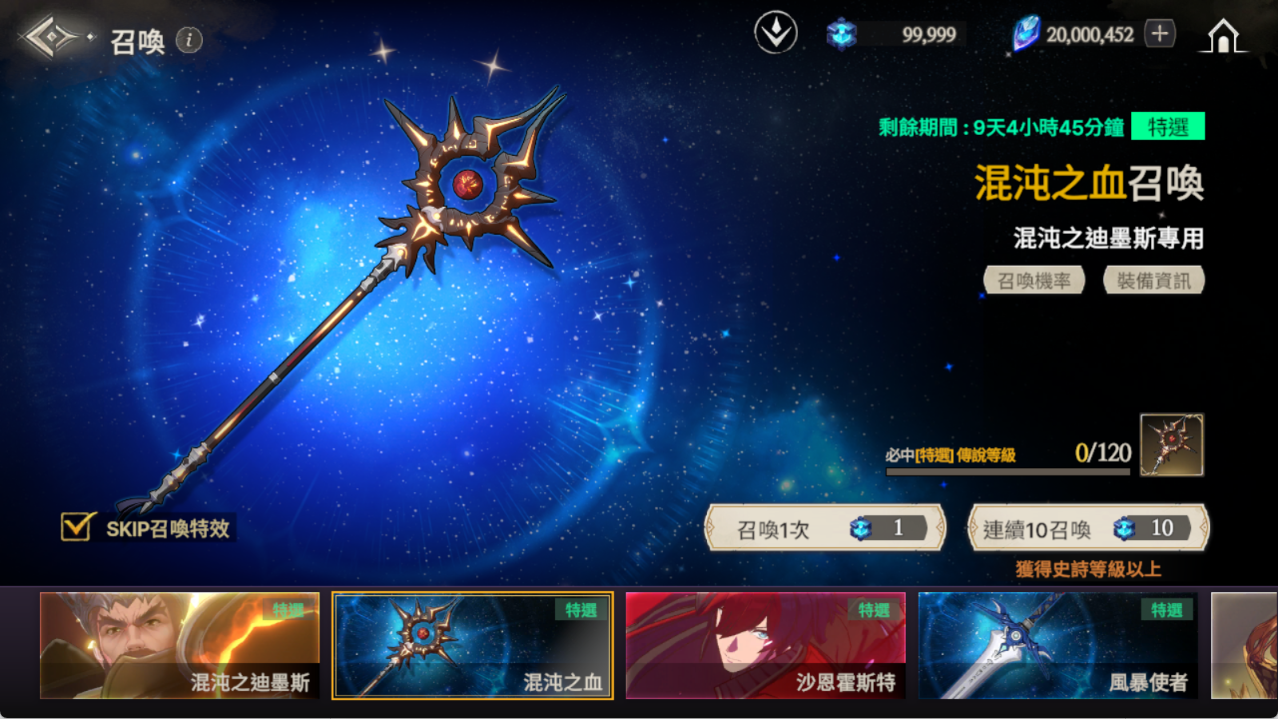
Task: Select the 混沌之血 banner
Action: [472, 645]
